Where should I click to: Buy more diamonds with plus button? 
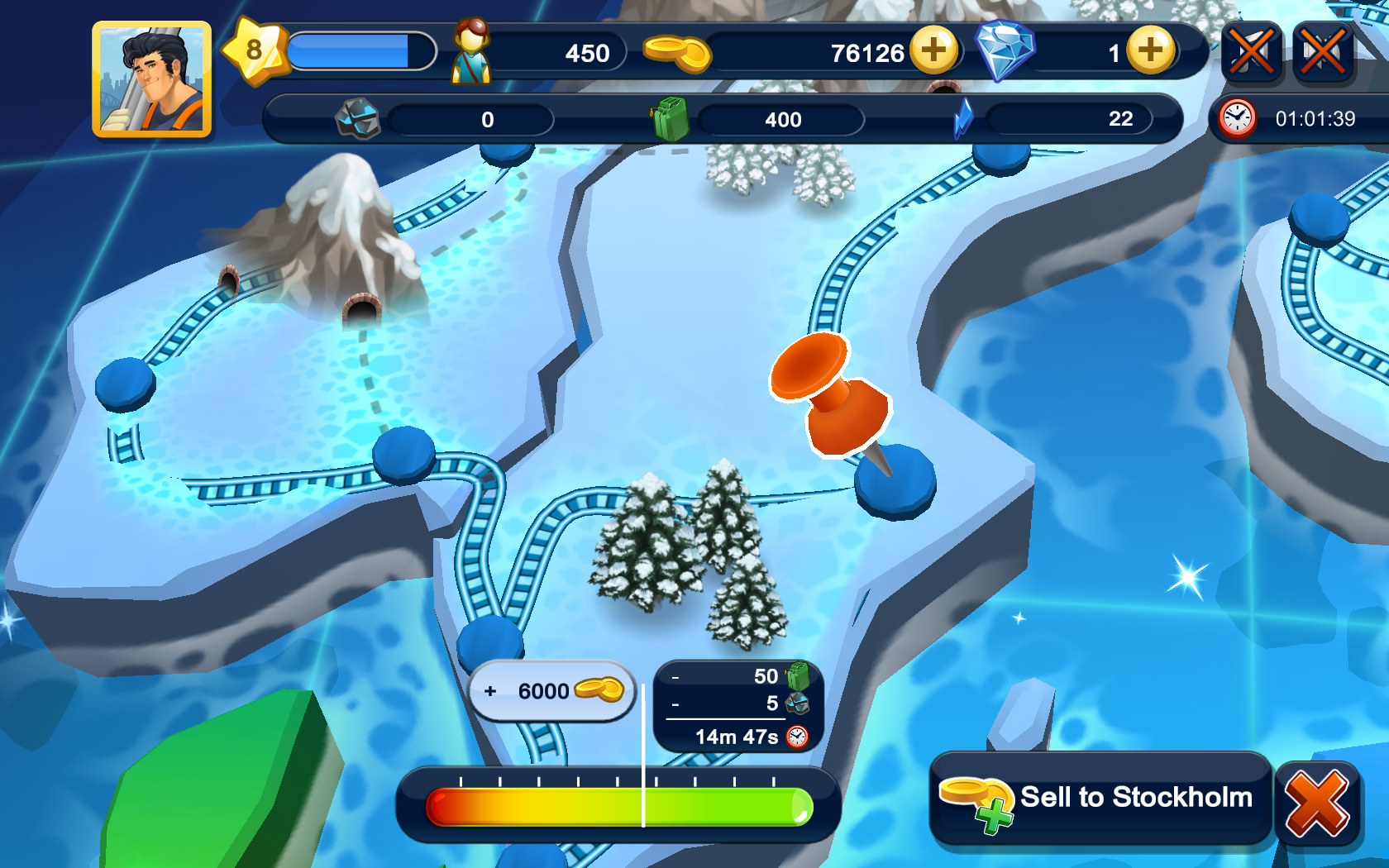[1149, 50]
